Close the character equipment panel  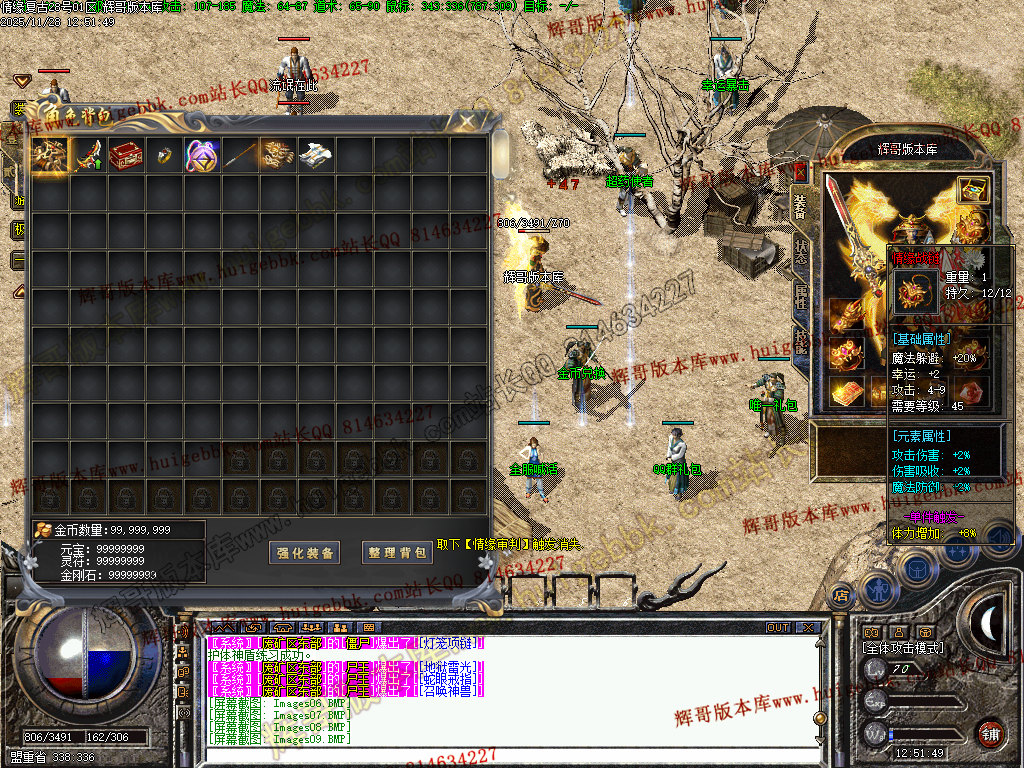(x=799, y=171)
